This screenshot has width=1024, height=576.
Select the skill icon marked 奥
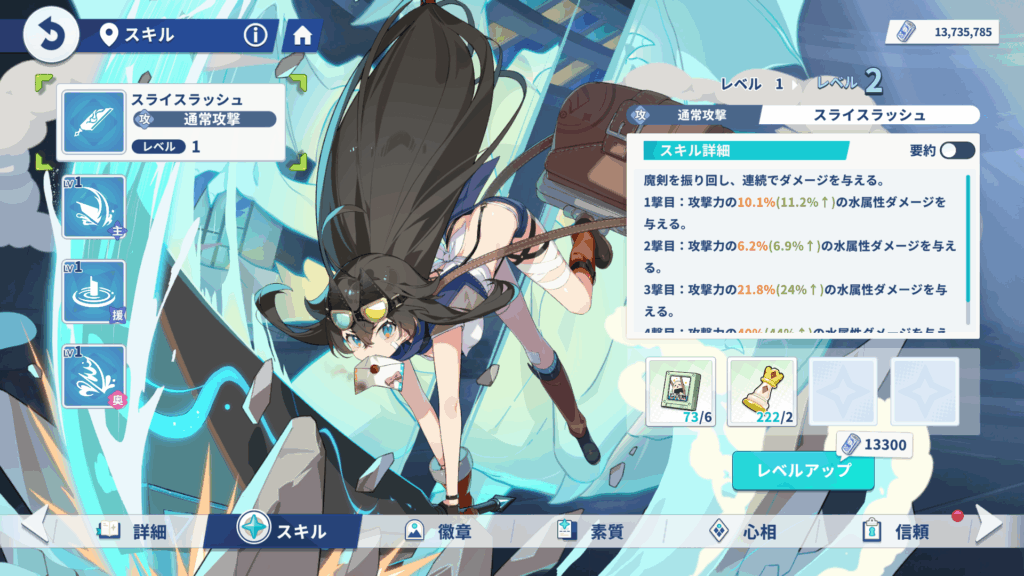click(x=93, y=377)
